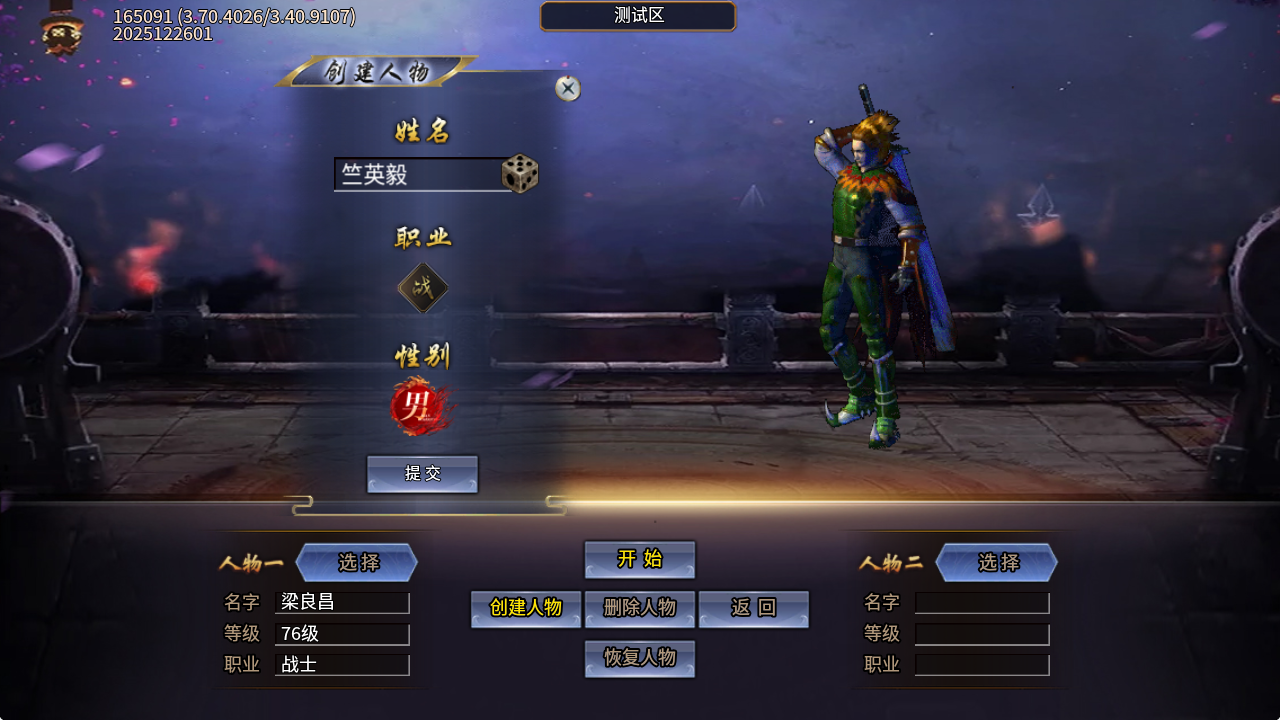Select the warrior class diamond icon
This screenshot has height=720, width=1280.
pyautogui.click(x=423, y=288)
